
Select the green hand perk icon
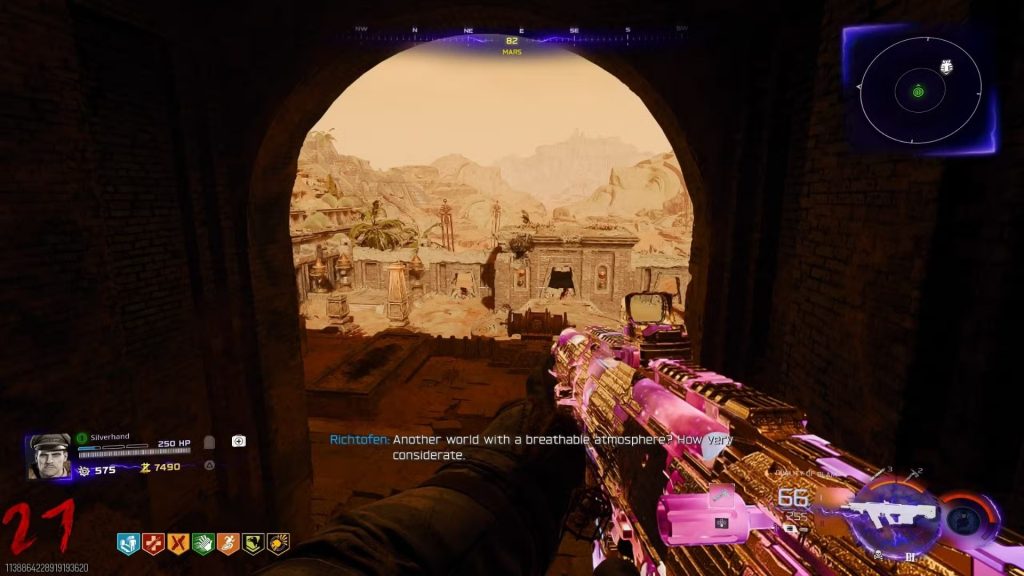coord(203,544)
